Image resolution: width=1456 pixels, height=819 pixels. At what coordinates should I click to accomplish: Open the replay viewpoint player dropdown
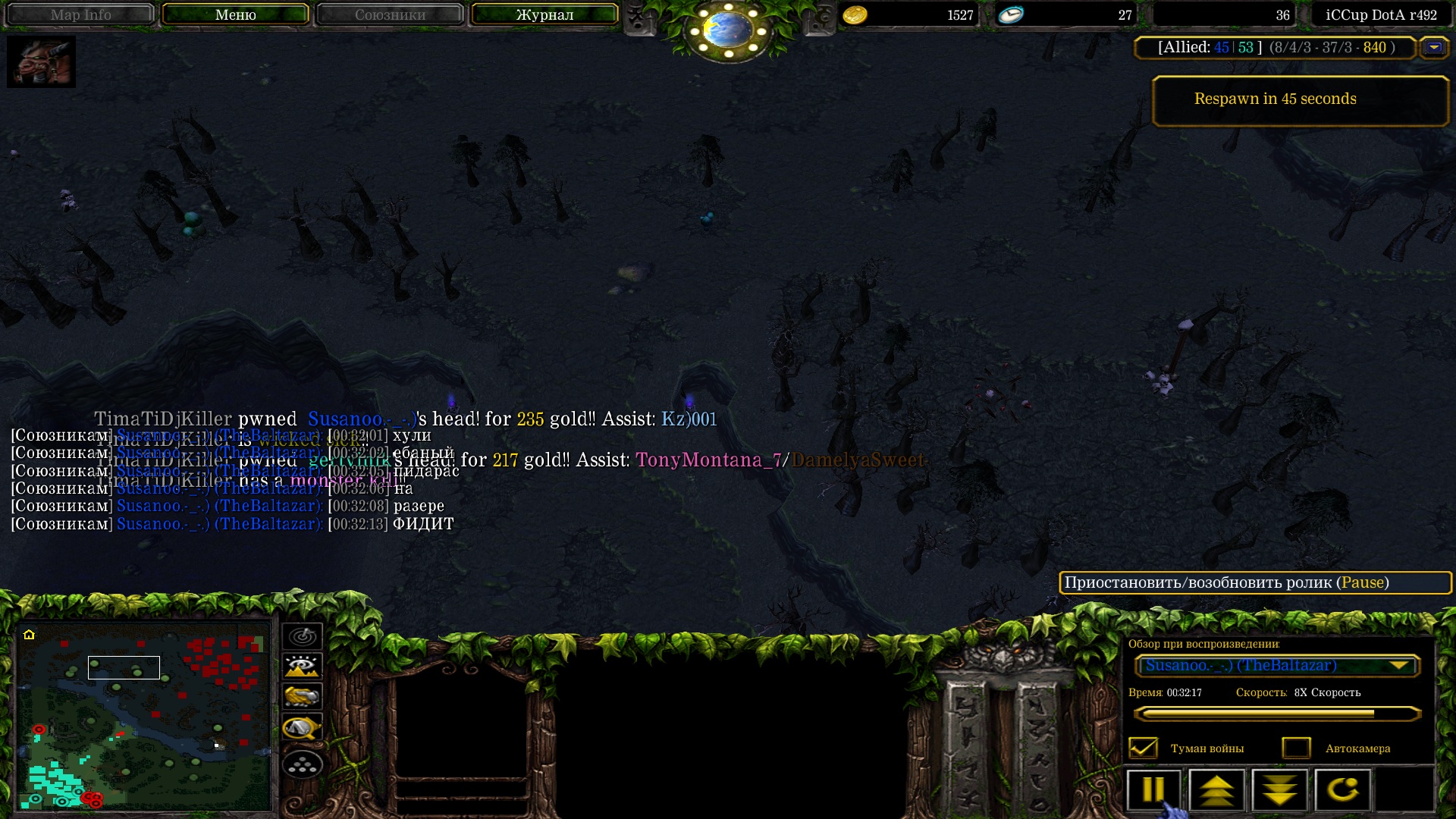point(1277,666)
